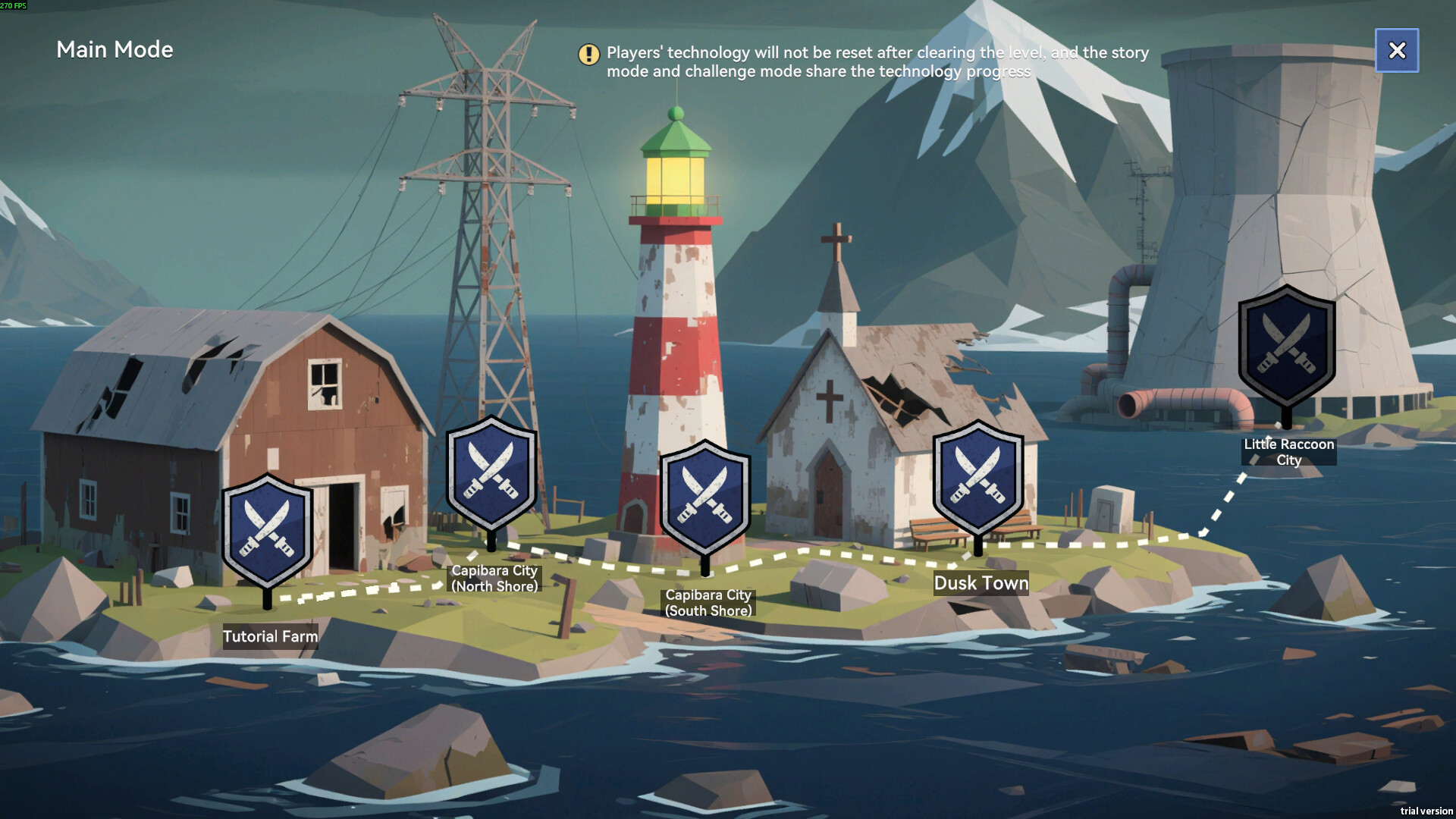Pick the Little Raccoon City level marker
Viewport: 1456px width, 819px height.
1287,346
